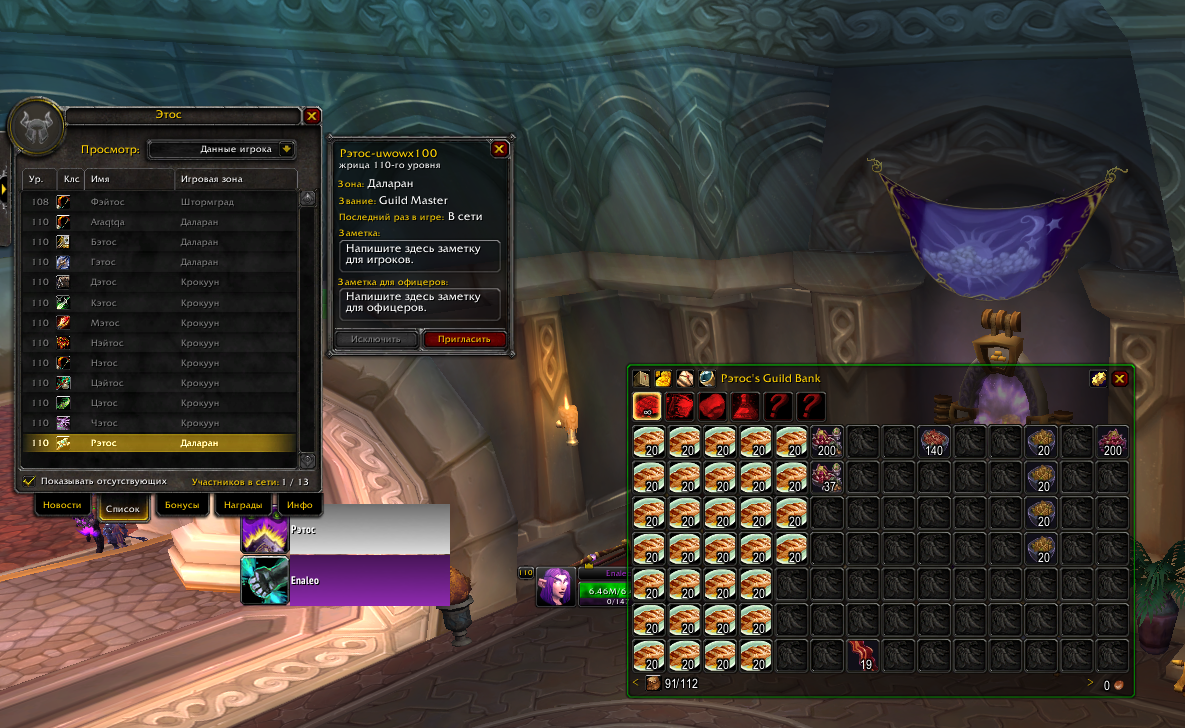Select guild member Araqtqa in the roster
Screen dimensions: 1185x728
pyautogui.click(x=160, y=221)
